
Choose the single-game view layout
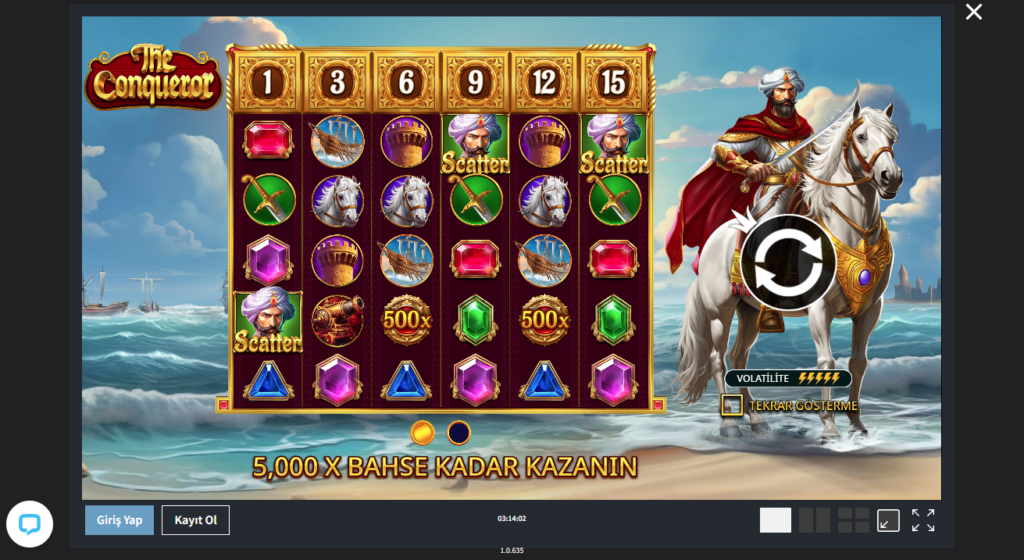tap(775, 520)
